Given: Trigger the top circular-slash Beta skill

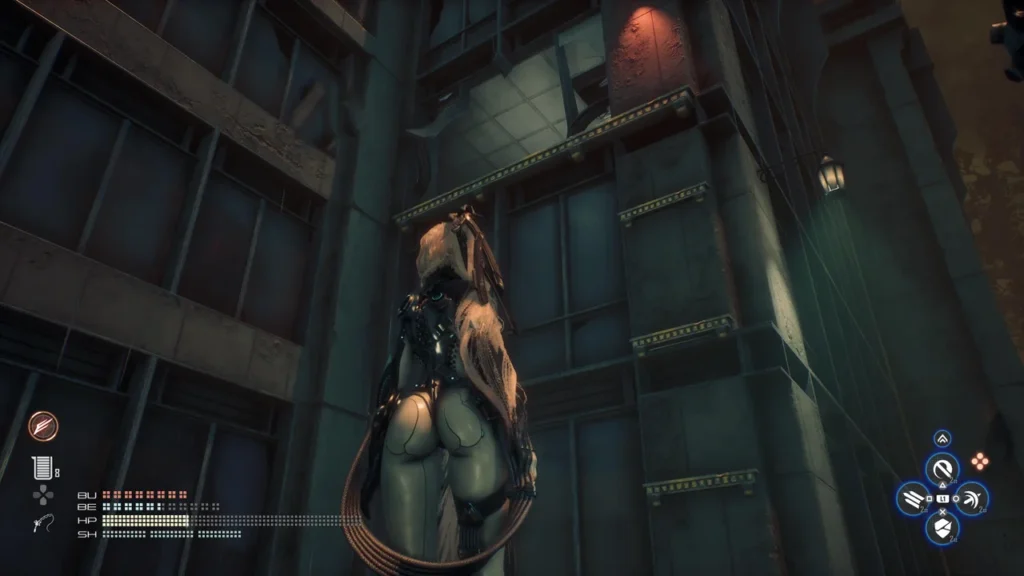Looking at the screenshot, I should point(941,468).
